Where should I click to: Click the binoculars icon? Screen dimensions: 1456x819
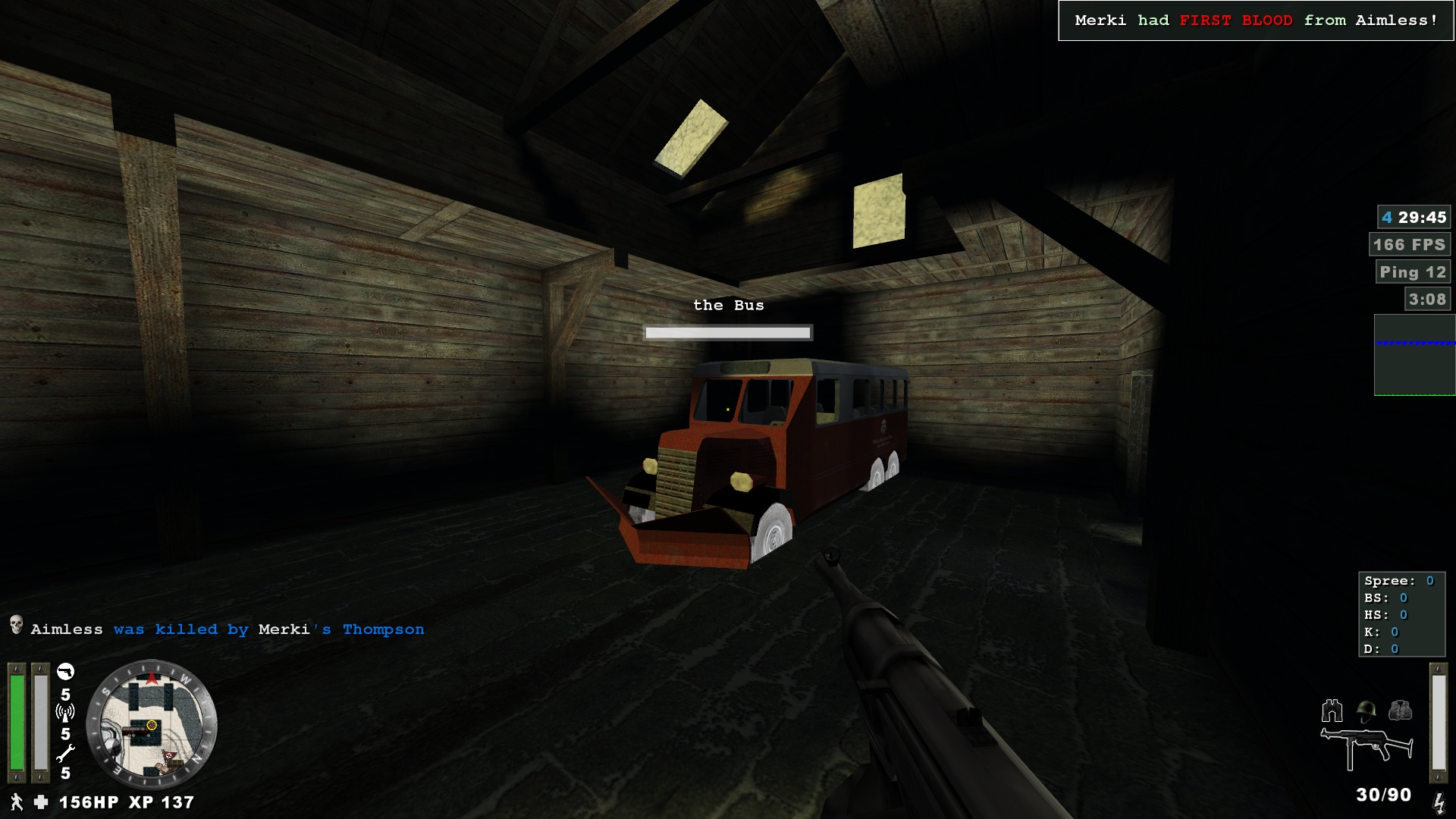click(x=1332, y=711)
